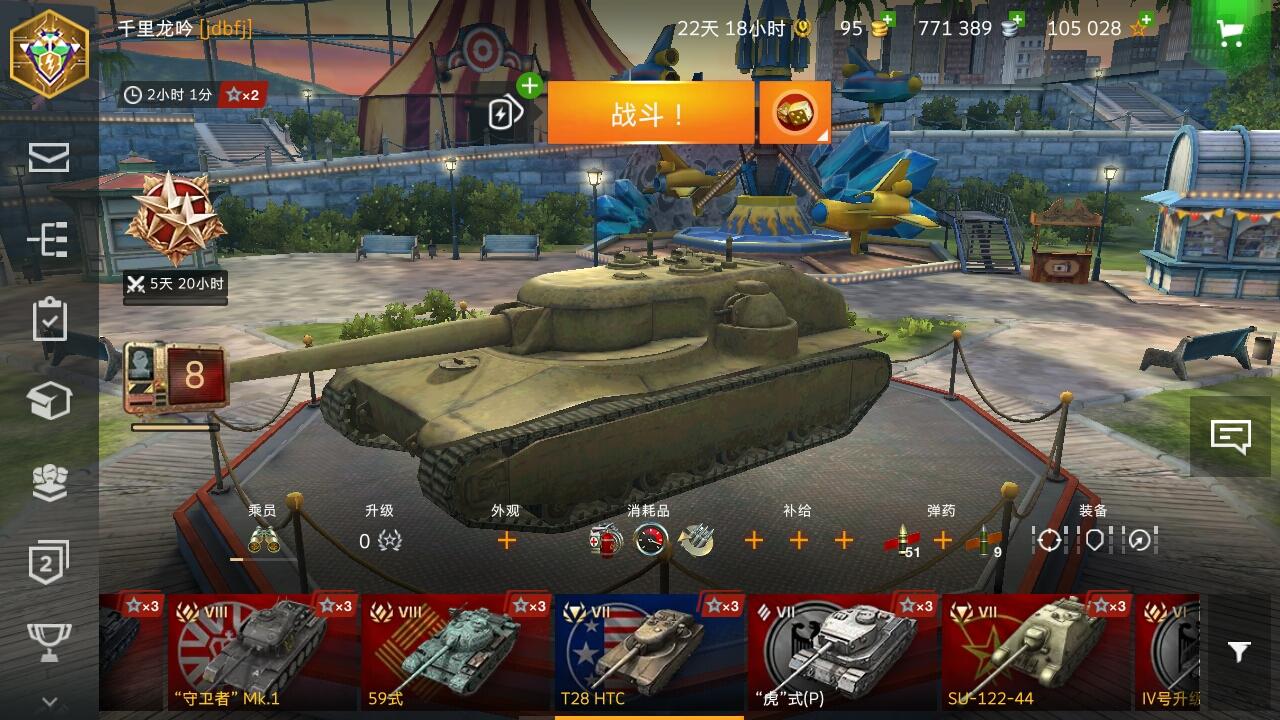The width and height of the screenshot is (1280, 720).
Task: Open the tournaments trophy screen
Action: click(x=49, y=640)
